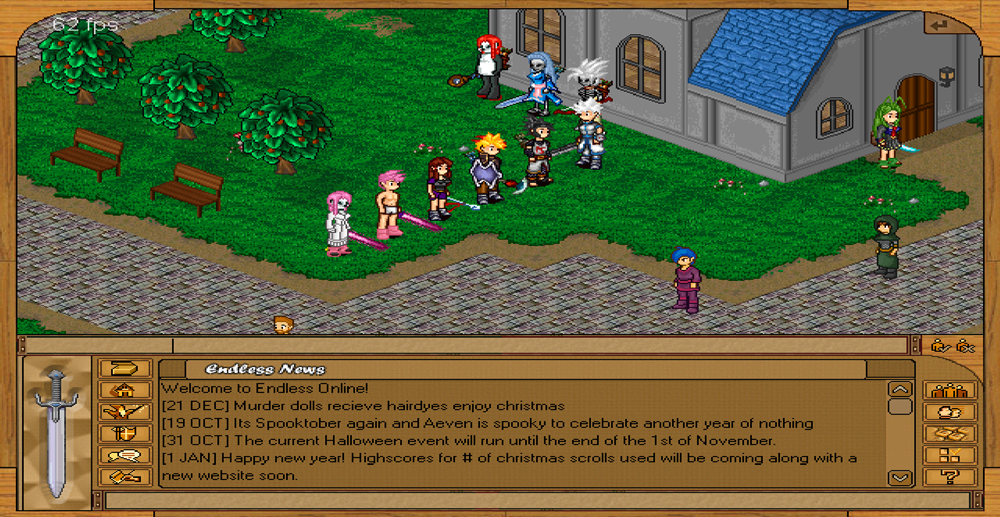Show the online players list
The height and width of the screenshot is (517, 1000).
(x=950, y=390)
